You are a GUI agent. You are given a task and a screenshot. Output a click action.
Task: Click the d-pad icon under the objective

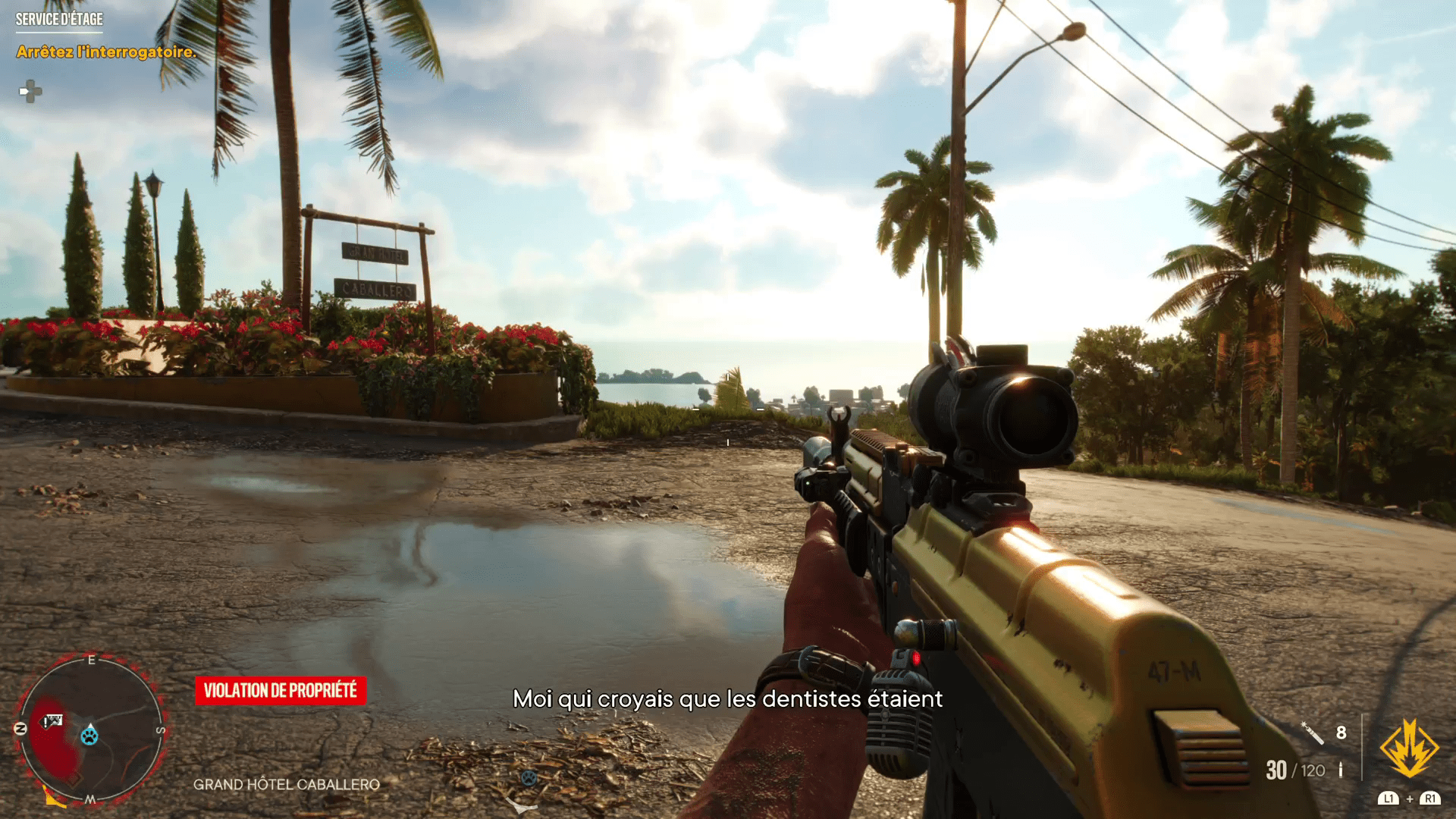[x=30, y=92]
